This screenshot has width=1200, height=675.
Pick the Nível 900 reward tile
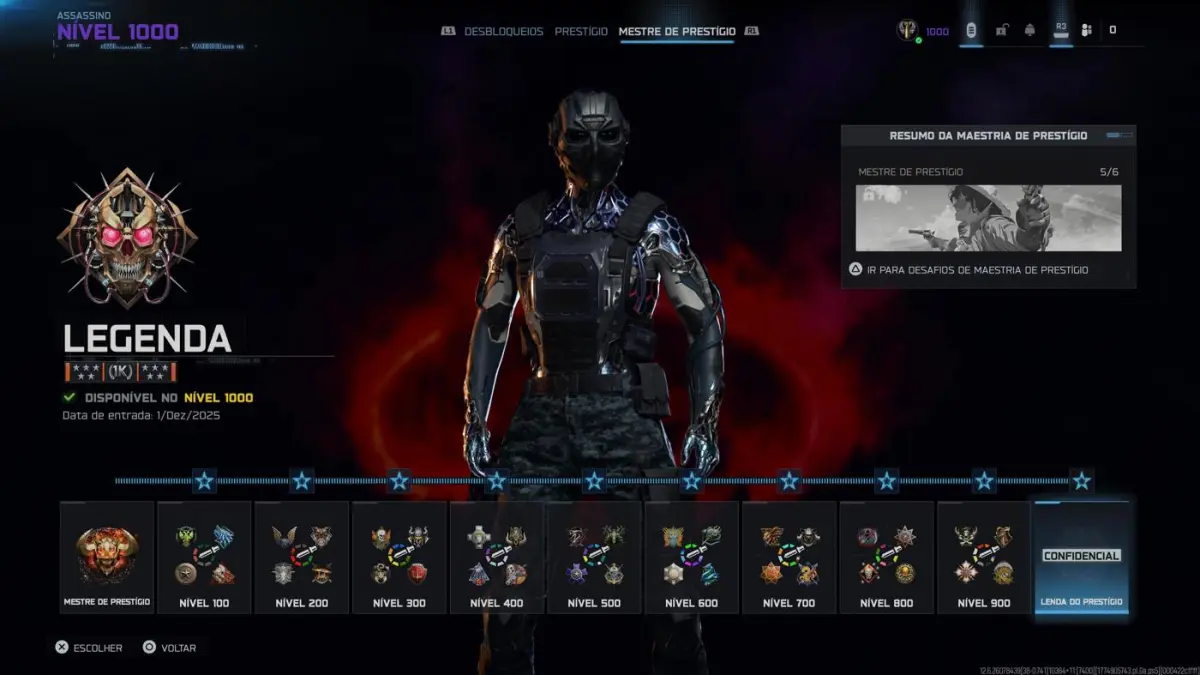click(x=984, y=557)
